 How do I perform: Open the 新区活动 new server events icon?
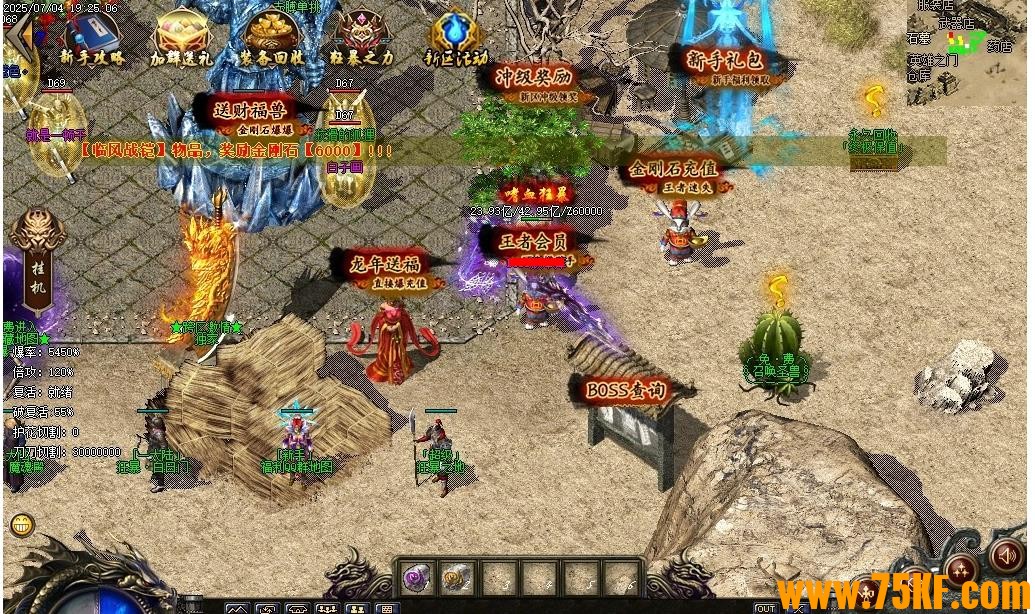pos(456,38)
